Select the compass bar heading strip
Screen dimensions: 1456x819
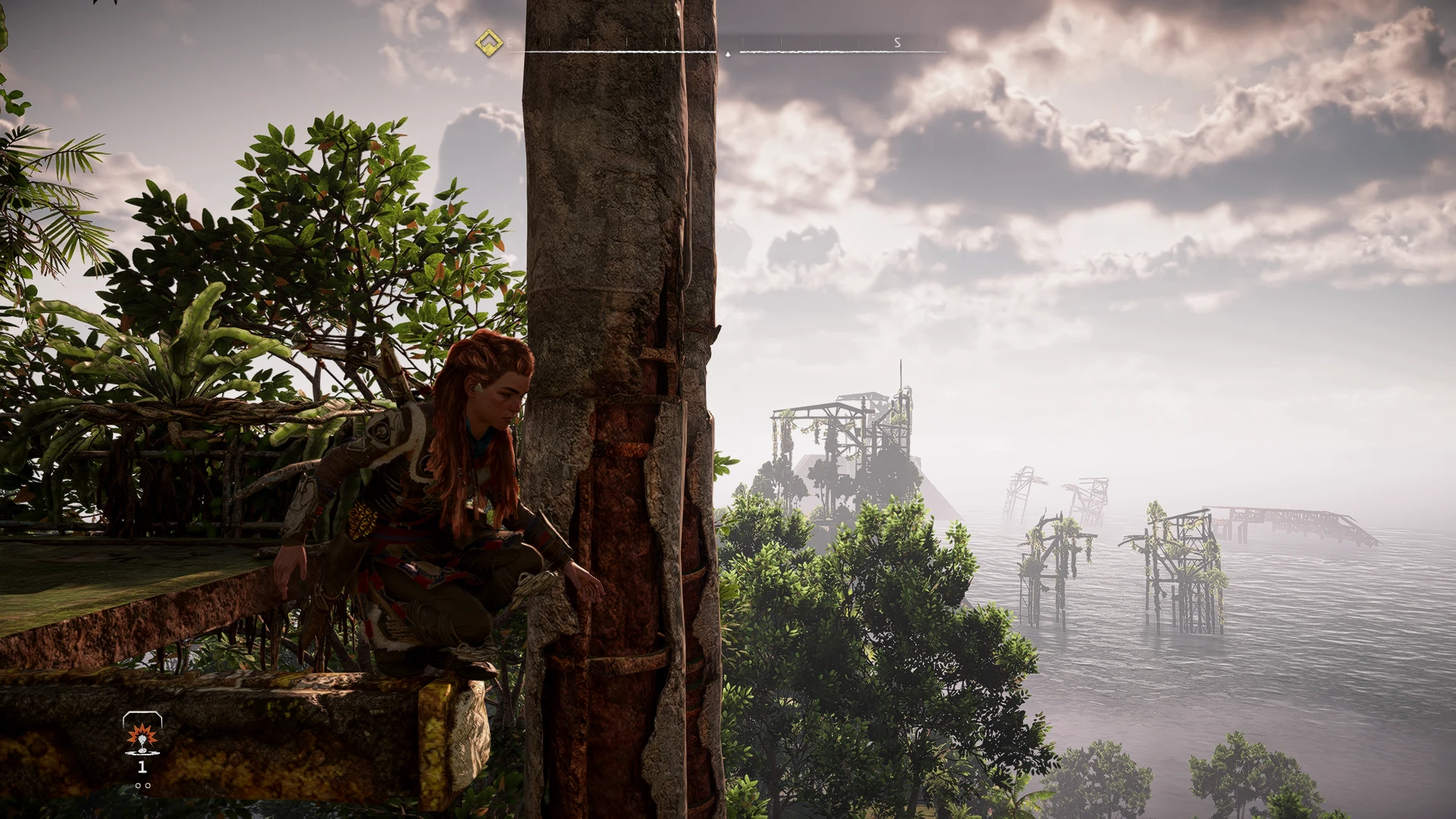728,47
